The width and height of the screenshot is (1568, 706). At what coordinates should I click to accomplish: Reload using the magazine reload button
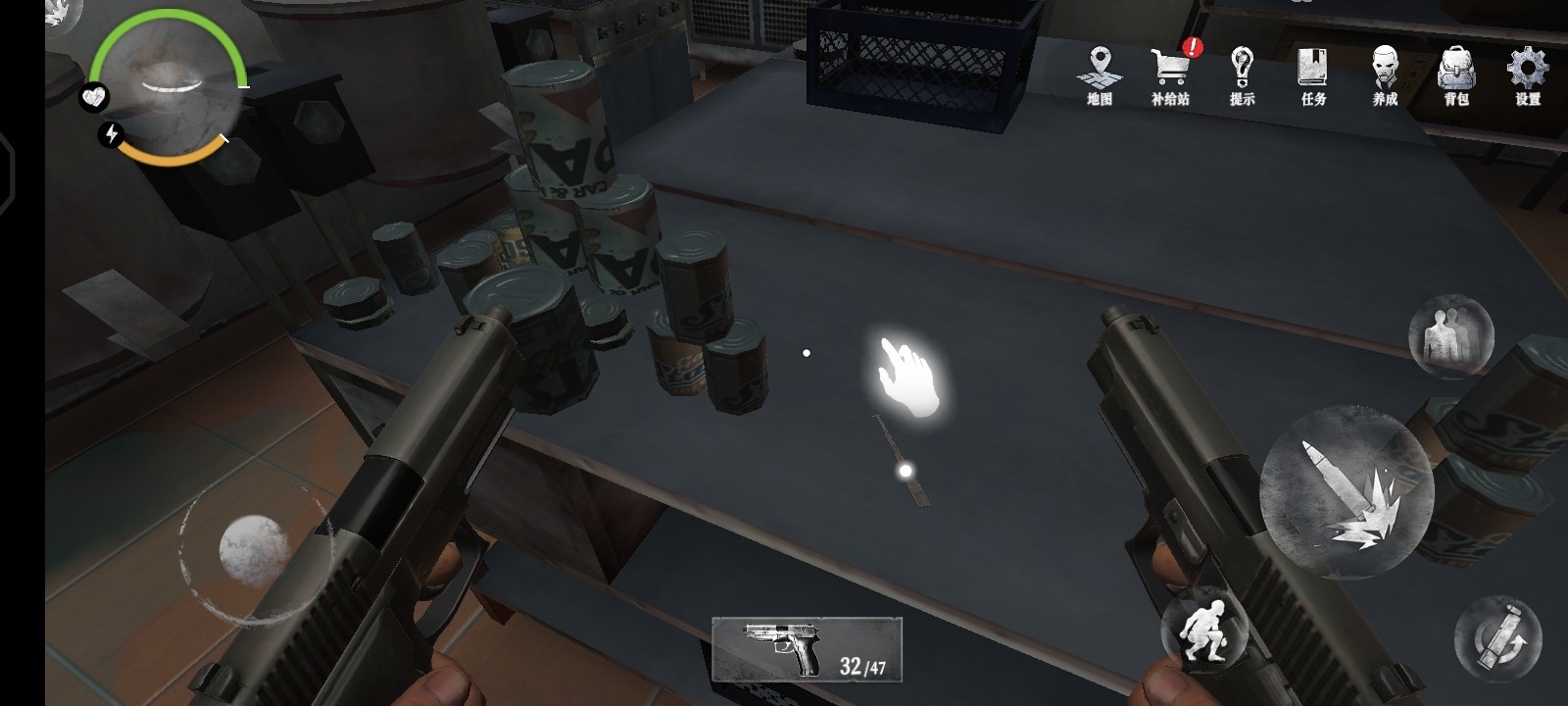[1496, 638]
